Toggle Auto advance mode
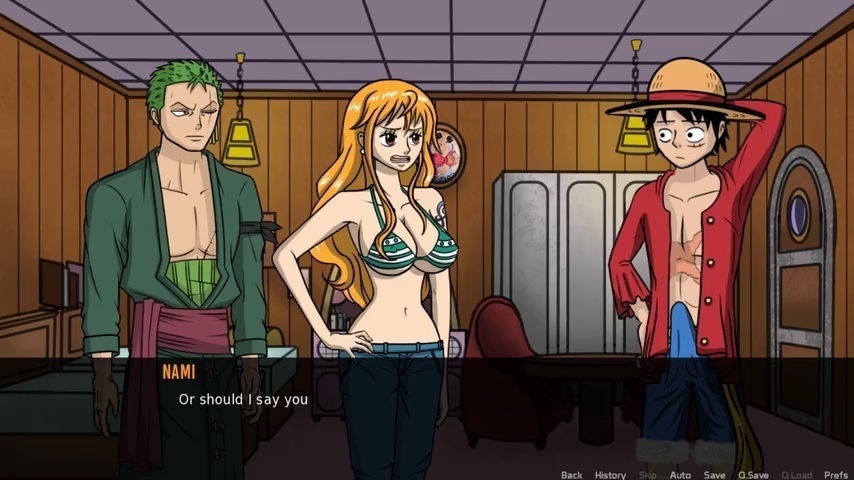 pos(680,475)
